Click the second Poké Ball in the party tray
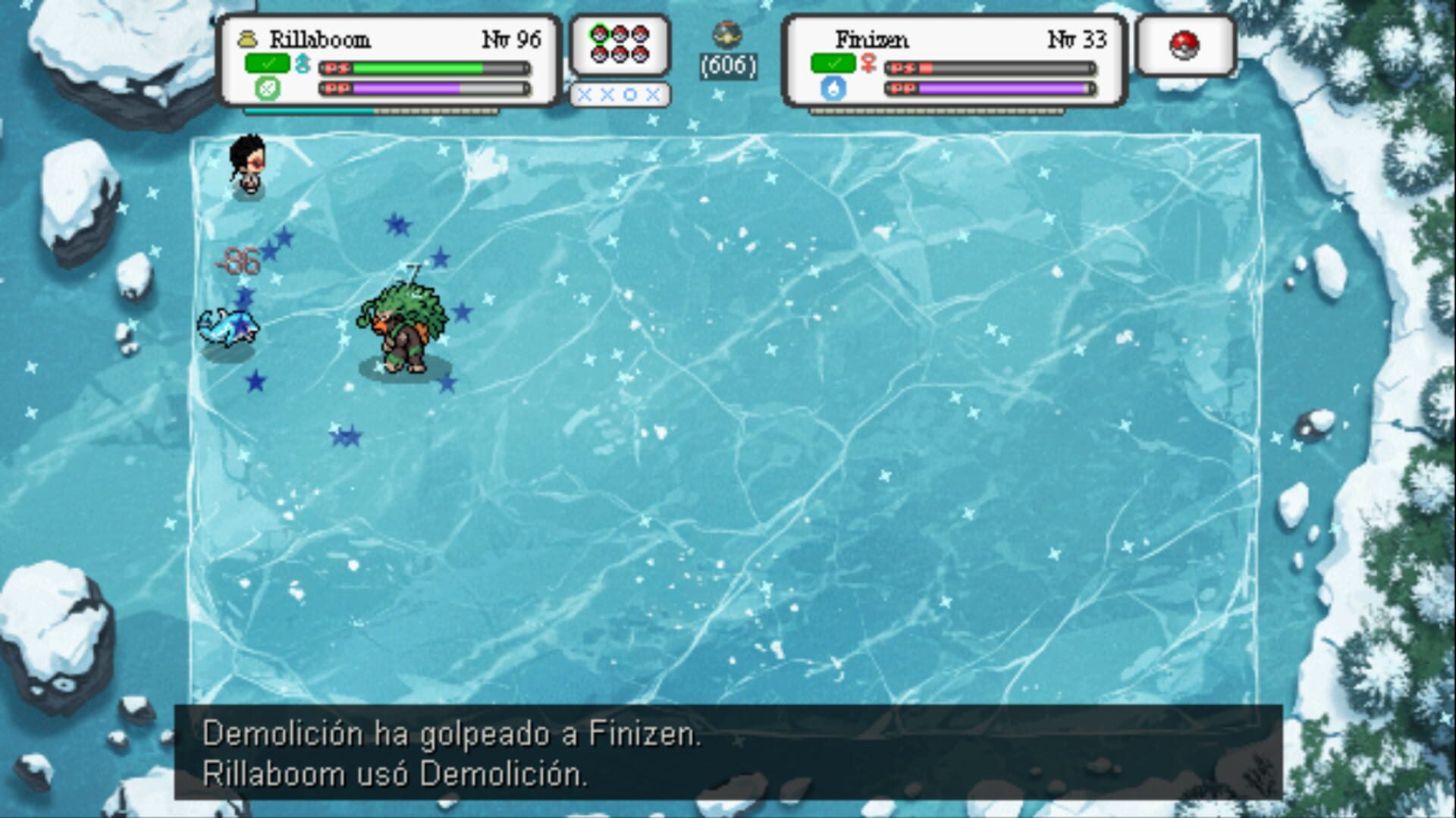The image size is (1456, 818). (620, 34)
